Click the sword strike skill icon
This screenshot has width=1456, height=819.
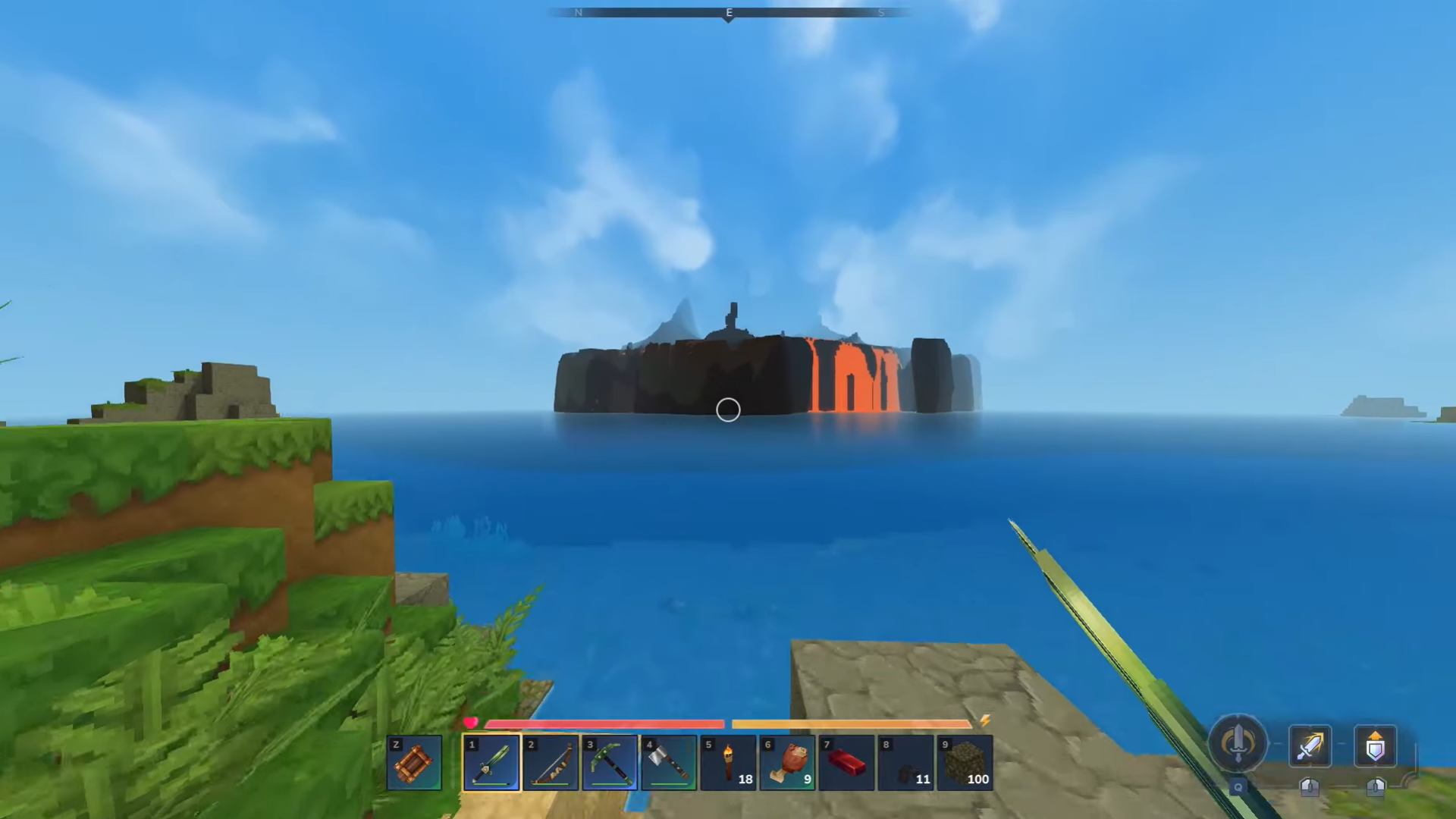[1310, 747]
